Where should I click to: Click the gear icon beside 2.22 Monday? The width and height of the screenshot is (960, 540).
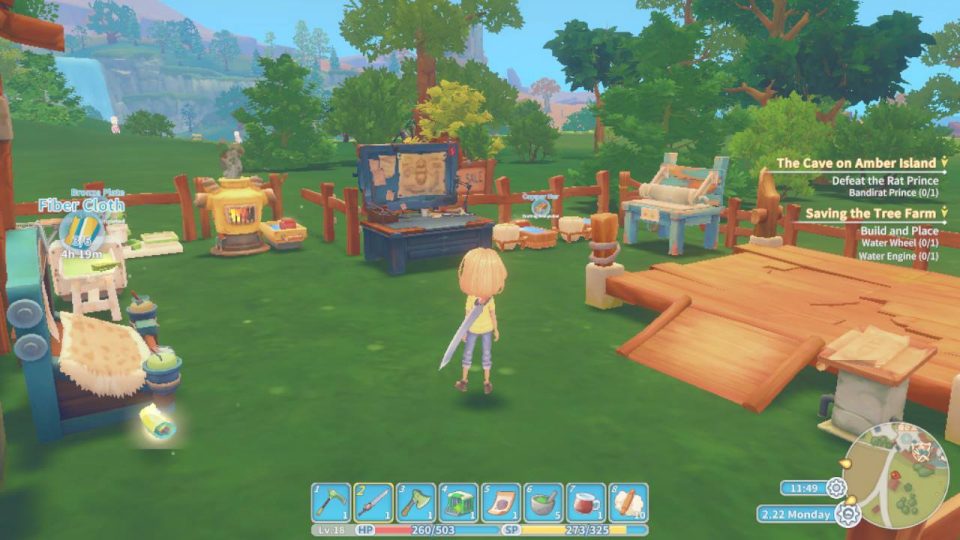coord(848,514)
